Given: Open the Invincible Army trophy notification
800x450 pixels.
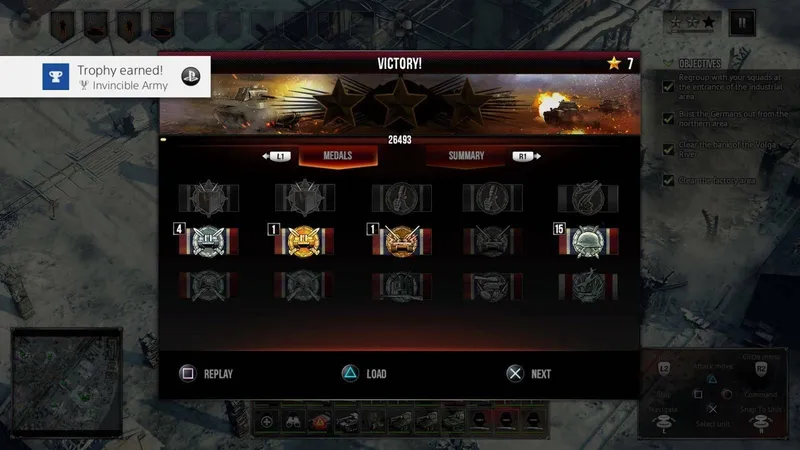Looking at the screenshot, I should 105,76.
